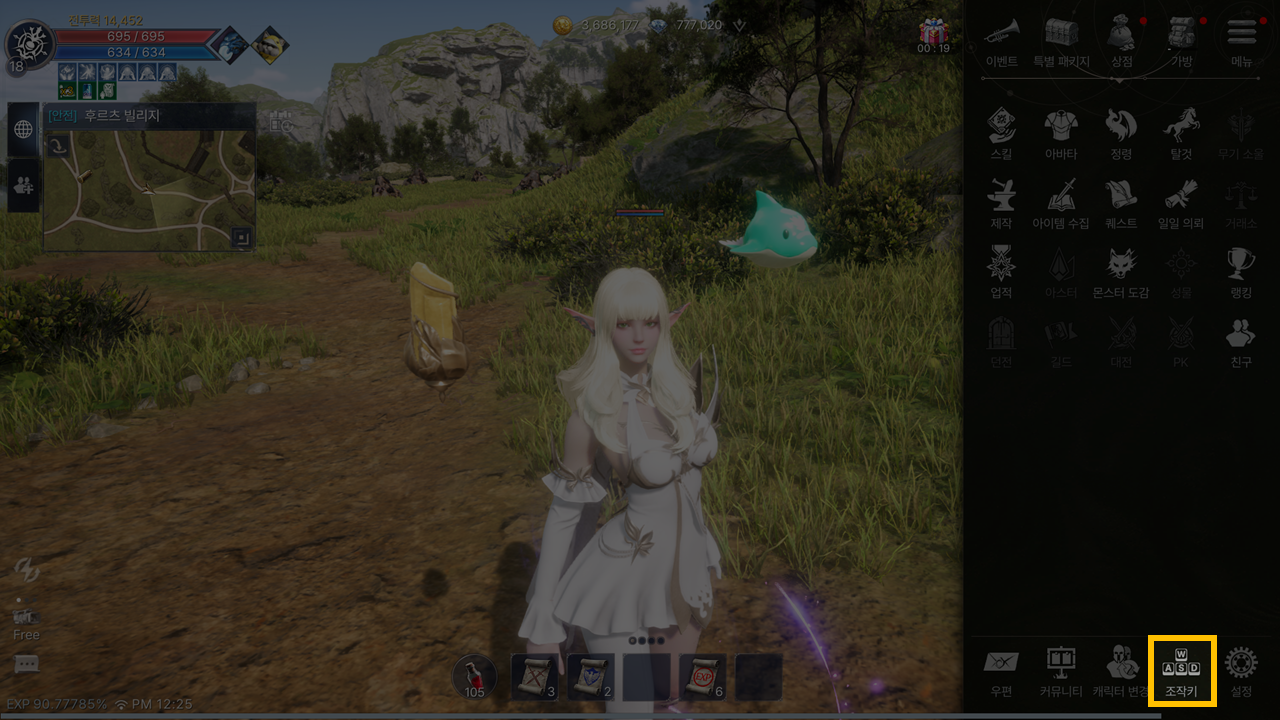Open the 제작 anvil crafting menu

point(1001,203)
